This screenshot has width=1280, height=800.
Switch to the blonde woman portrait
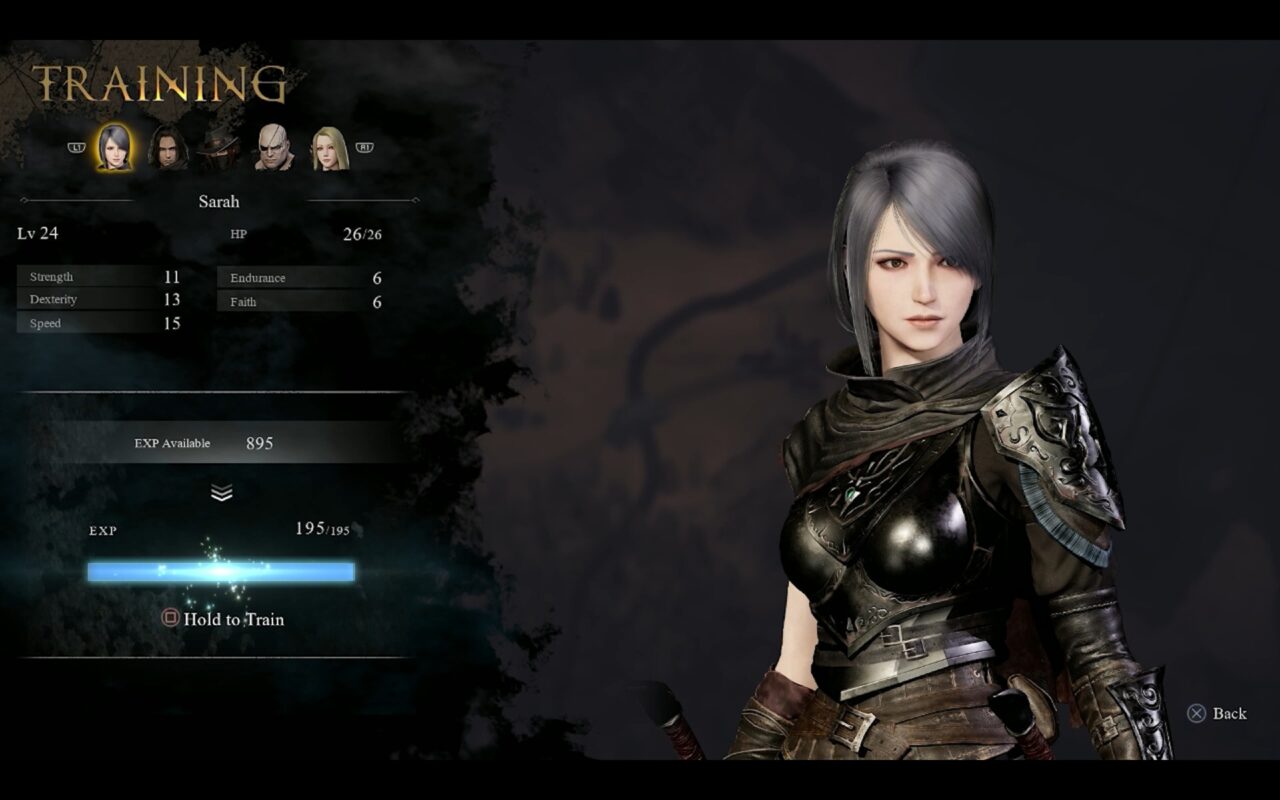(327, 148)
